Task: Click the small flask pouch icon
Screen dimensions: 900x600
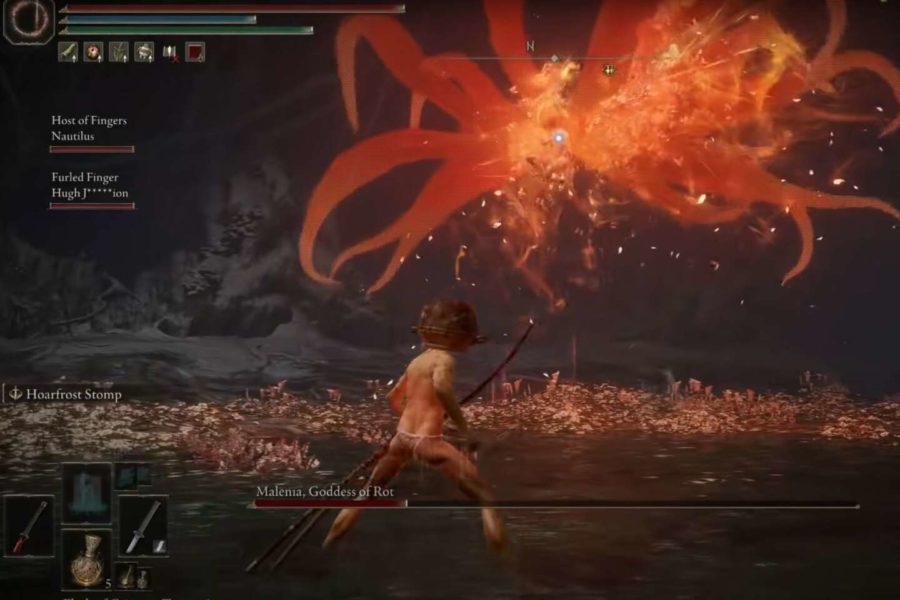Action: point(126,574)
